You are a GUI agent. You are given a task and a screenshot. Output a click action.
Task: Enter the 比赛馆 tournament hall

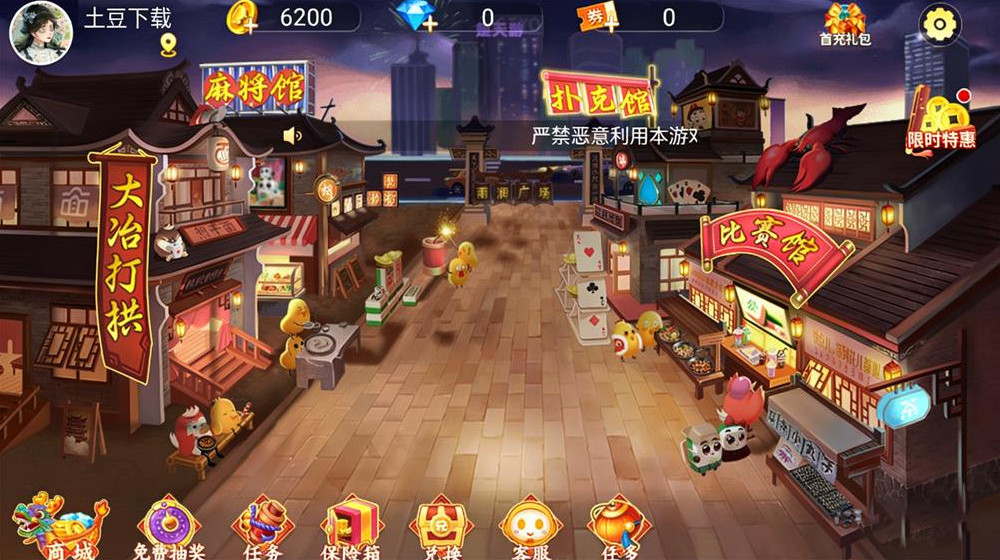771,248
